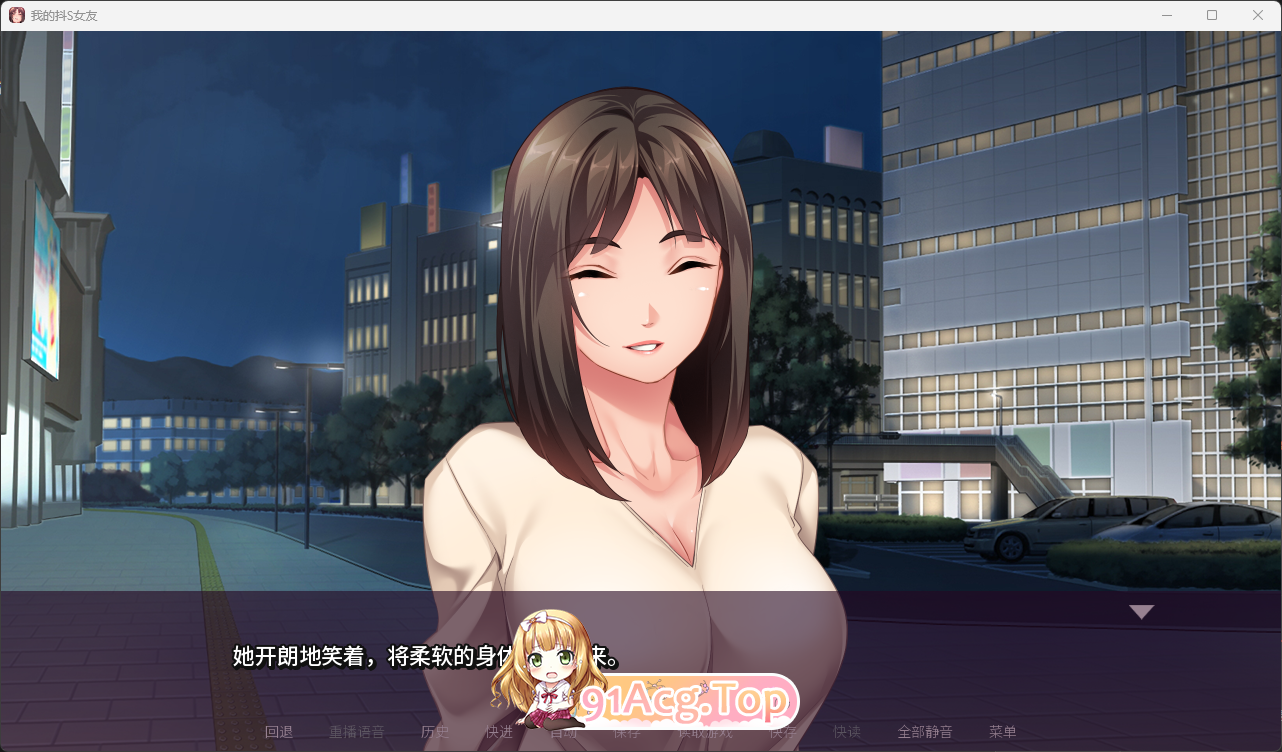This screenshot has width=1282, height=752.
Task: Click 回退 to roll back dialogue
Action: [x=280, y=731]
